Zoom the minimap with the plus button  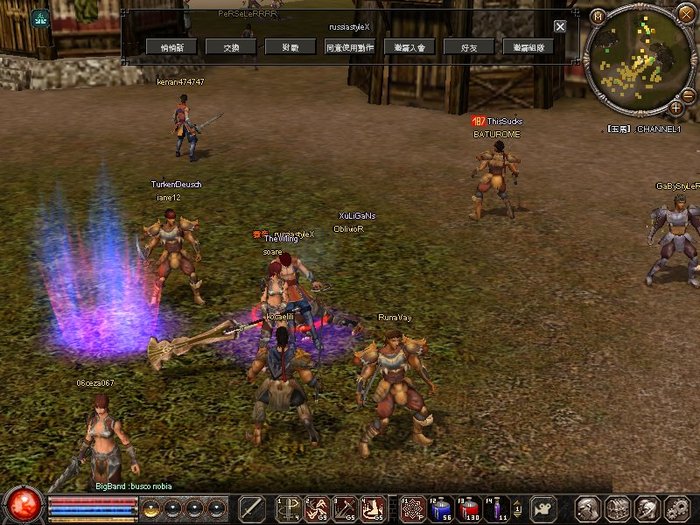pyautogui.click(x=676, y=106)
